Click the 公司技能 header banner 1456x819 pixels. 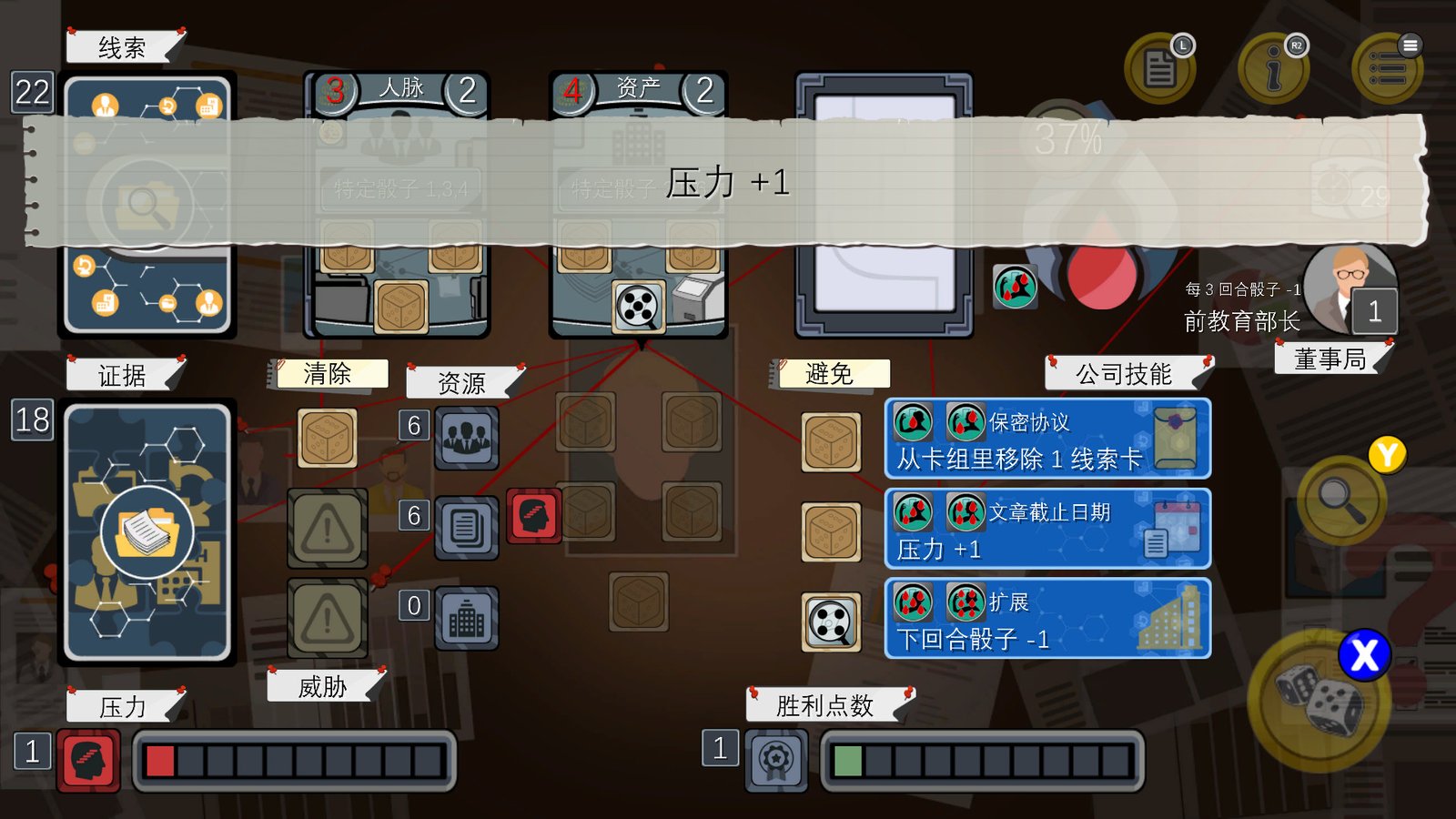(x=1124, y=374)
